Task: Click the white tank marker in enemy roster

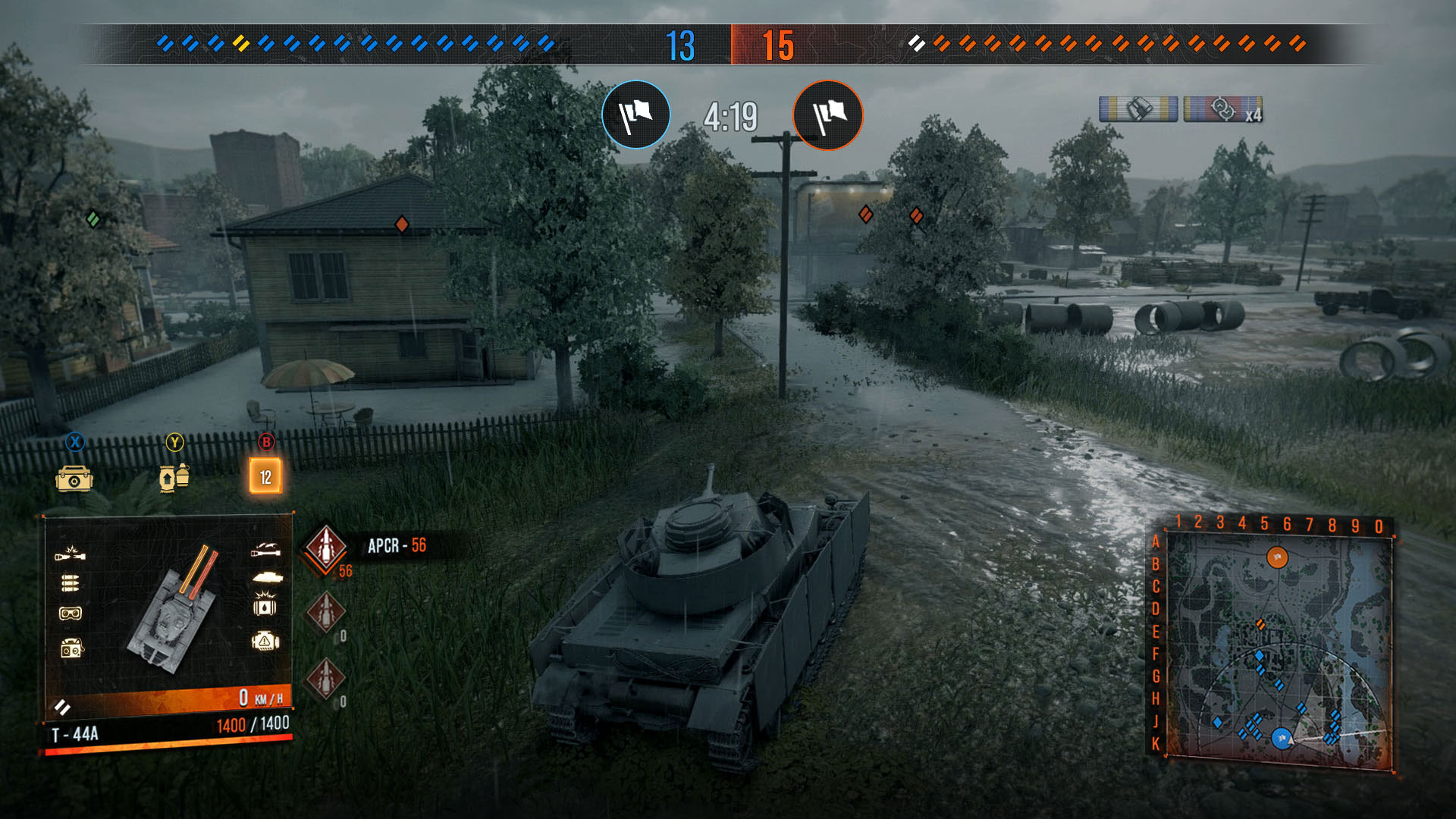Action: point(916,43)
